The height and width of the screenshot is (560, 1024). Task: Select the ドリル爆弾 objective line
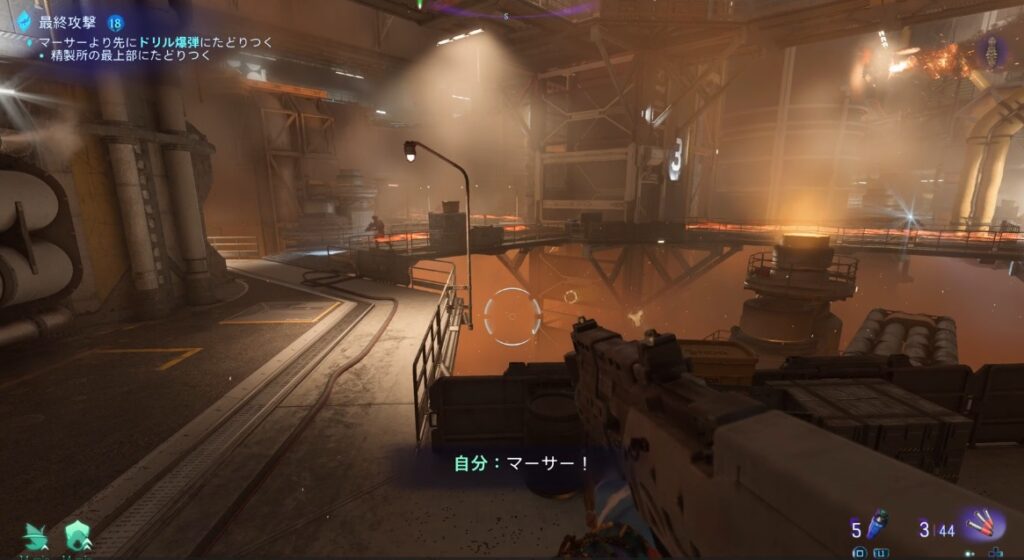(151, 42)
